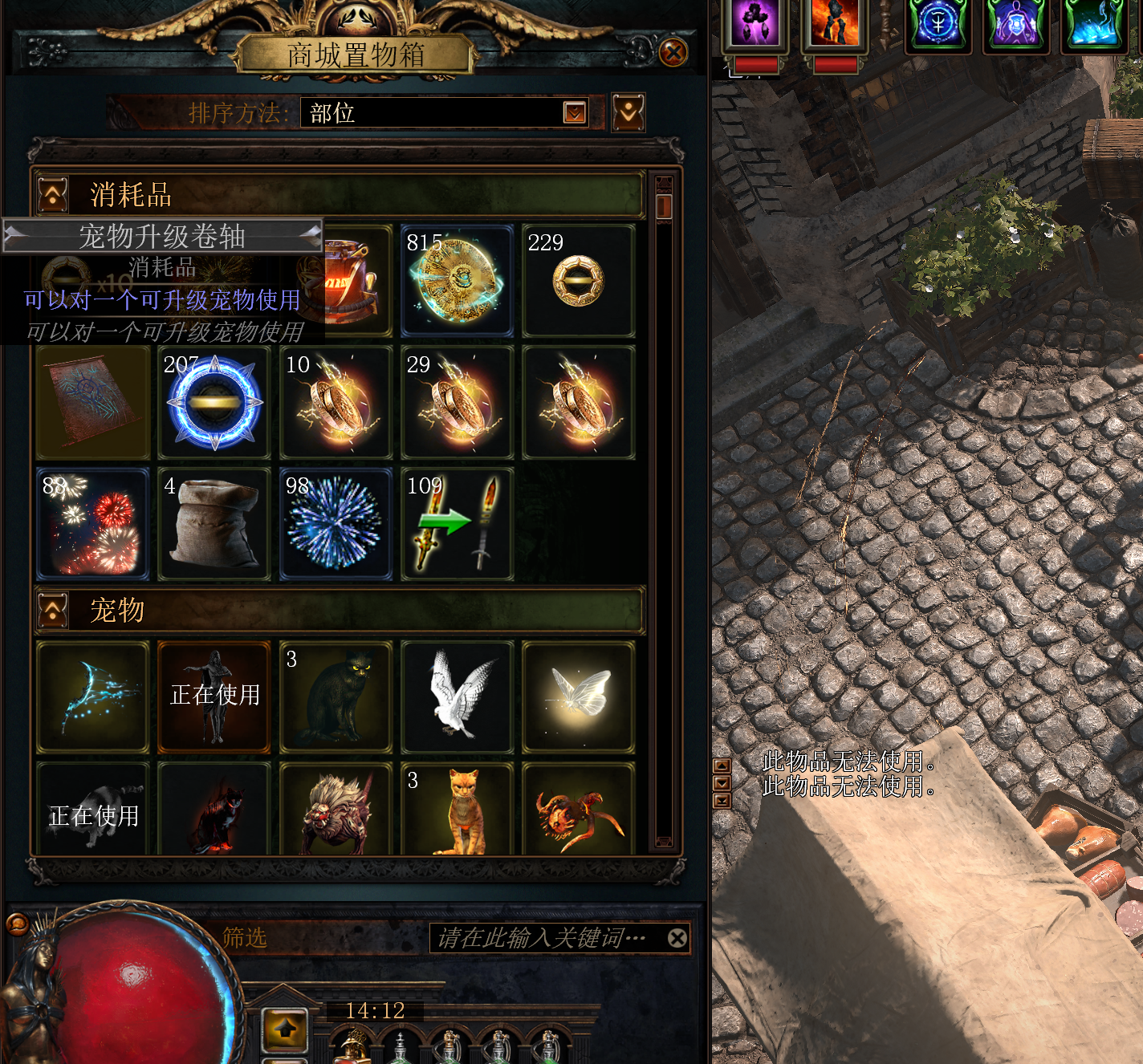Select the blue firework stack of 98
The height and width of the screenshot is (1064, 1143).
click(x=336, y=525)
